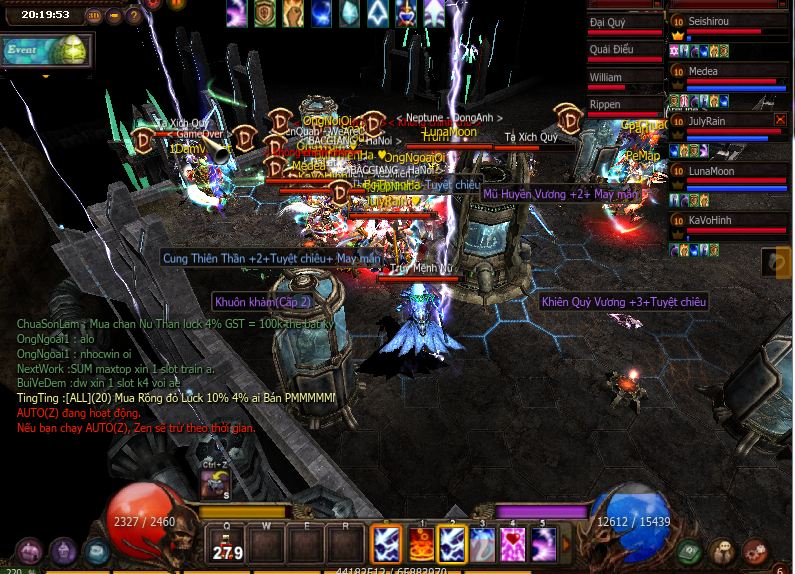Screen dimensions: 795x574
Task: Open the Event egg banner
Action: (x=46, y=50)
